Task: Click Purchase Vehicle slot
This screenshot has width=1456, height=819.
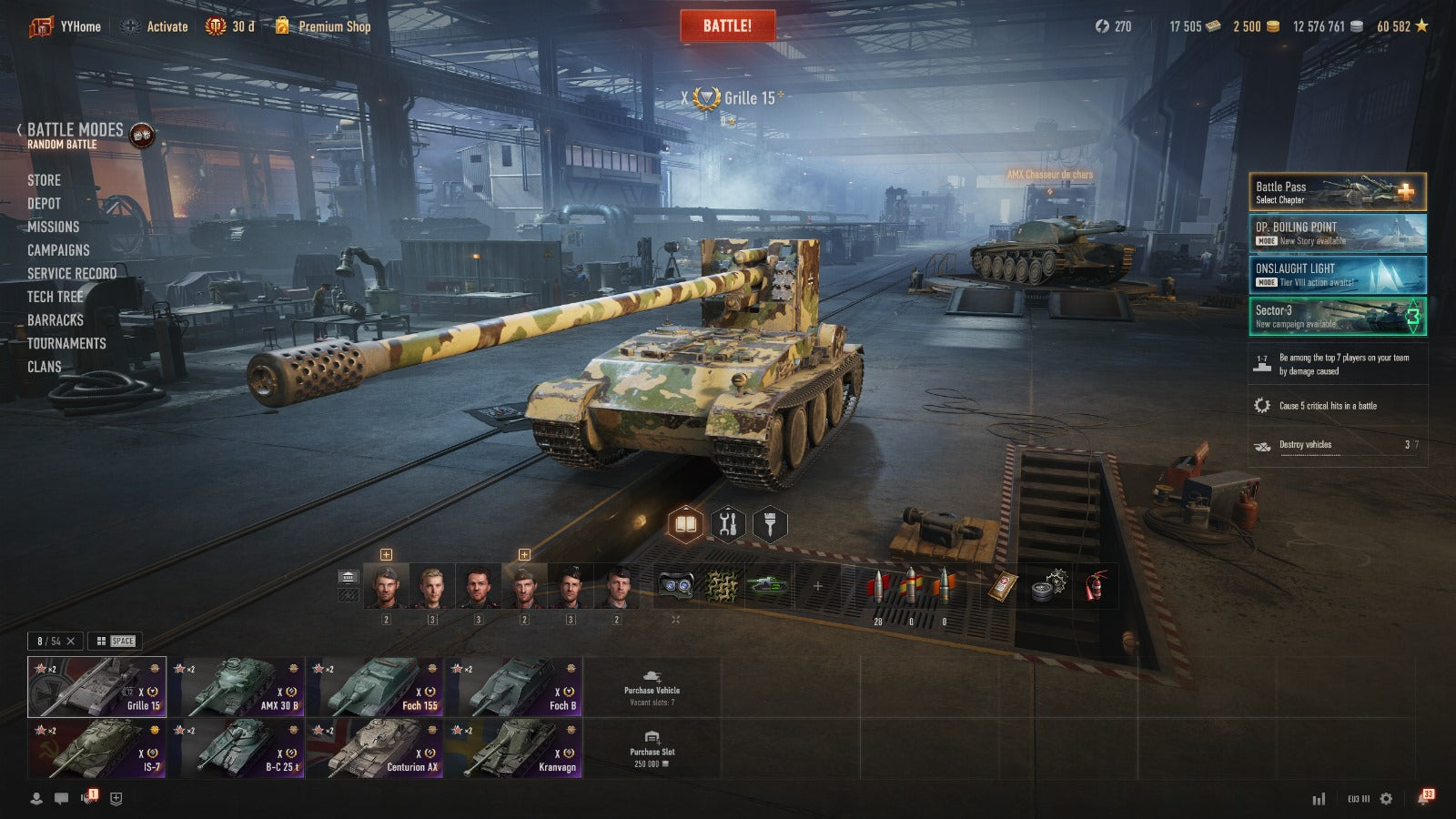Action: pos(652,688)
